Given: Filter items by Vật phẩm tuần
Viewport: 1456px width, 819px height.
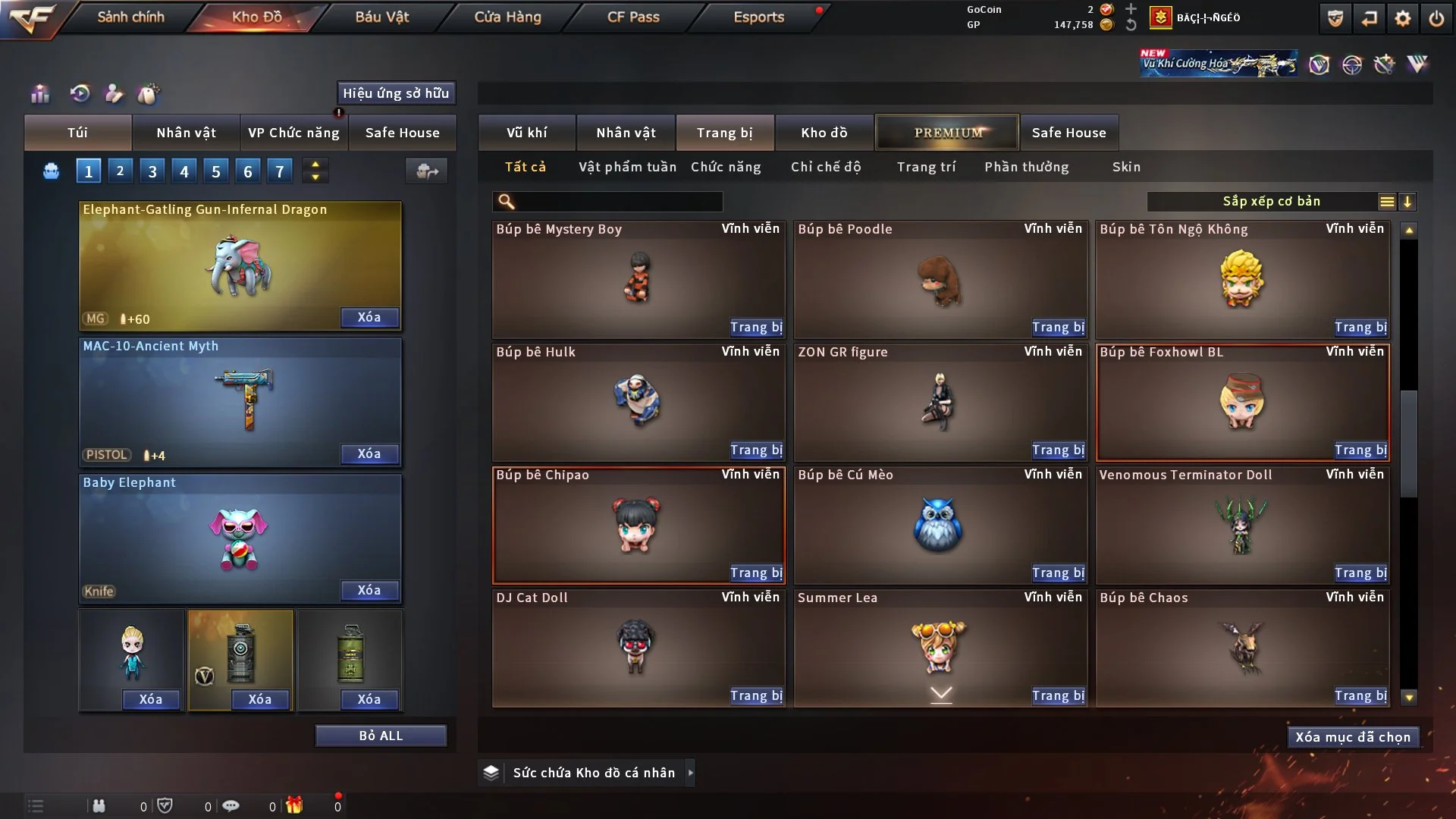Looking at the screenshot, I should coord(627,167).
